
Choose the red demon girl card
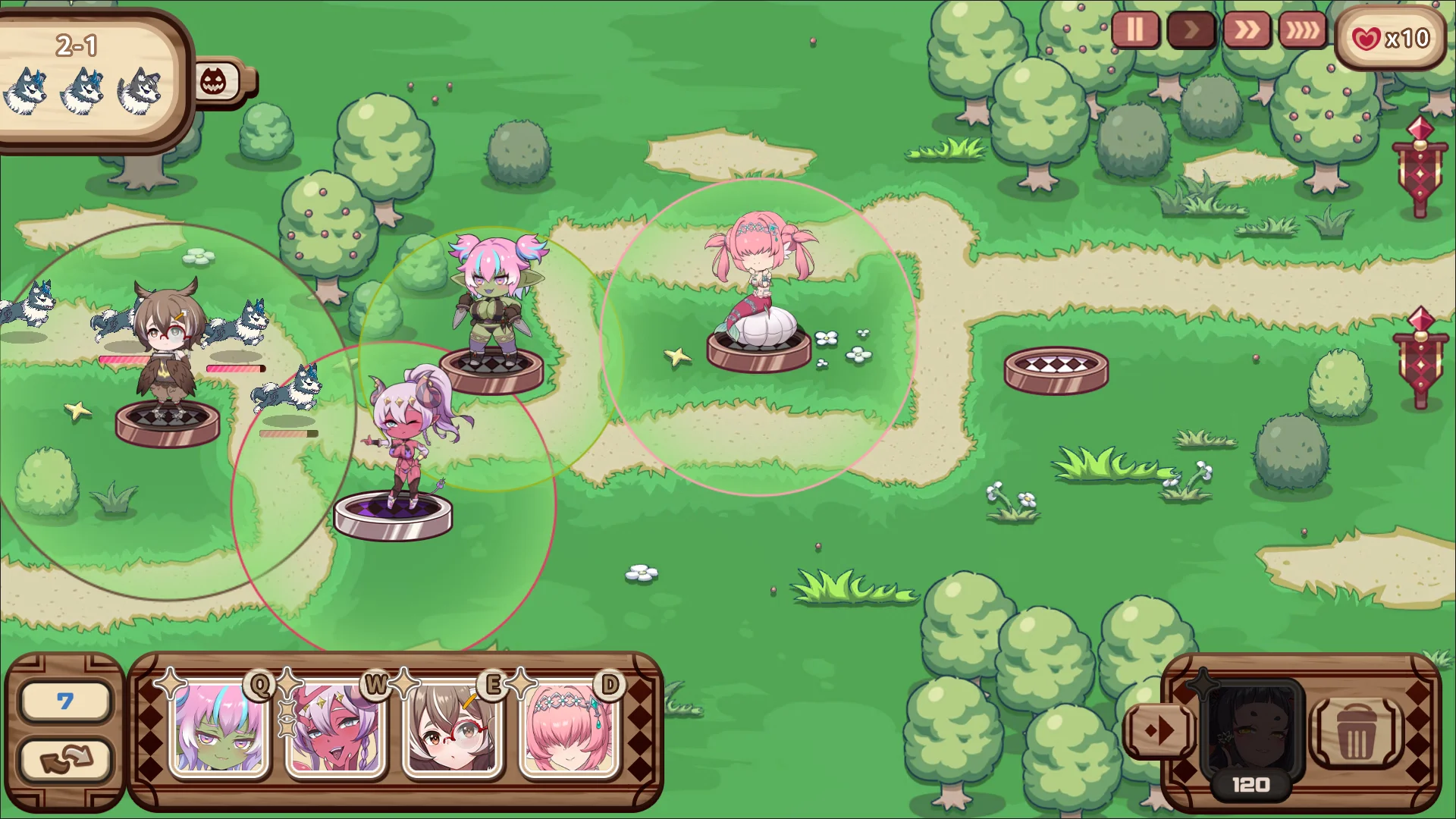coord(336,730)
